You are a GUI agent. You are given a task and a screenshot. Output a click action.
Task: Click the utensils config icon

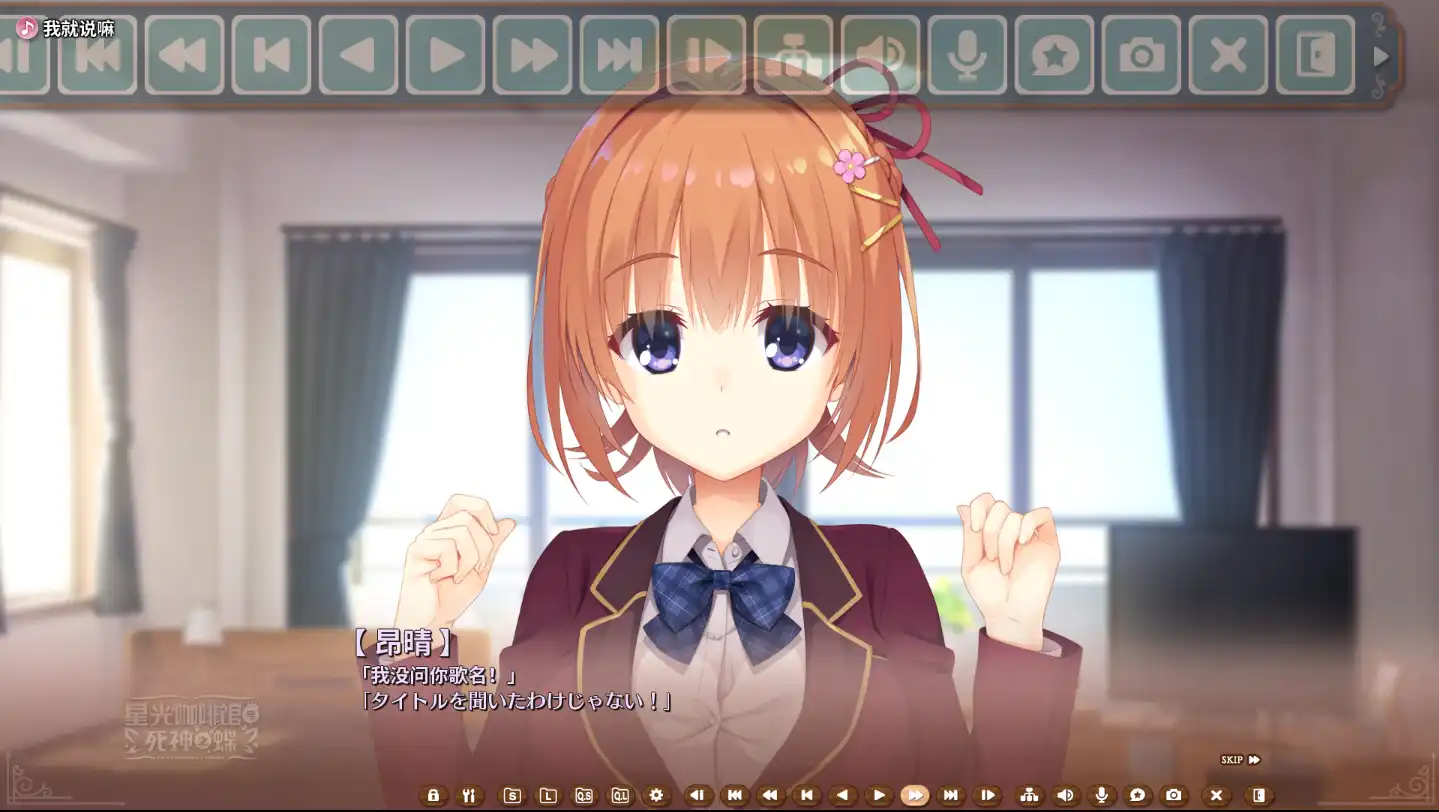coord(470,795)
